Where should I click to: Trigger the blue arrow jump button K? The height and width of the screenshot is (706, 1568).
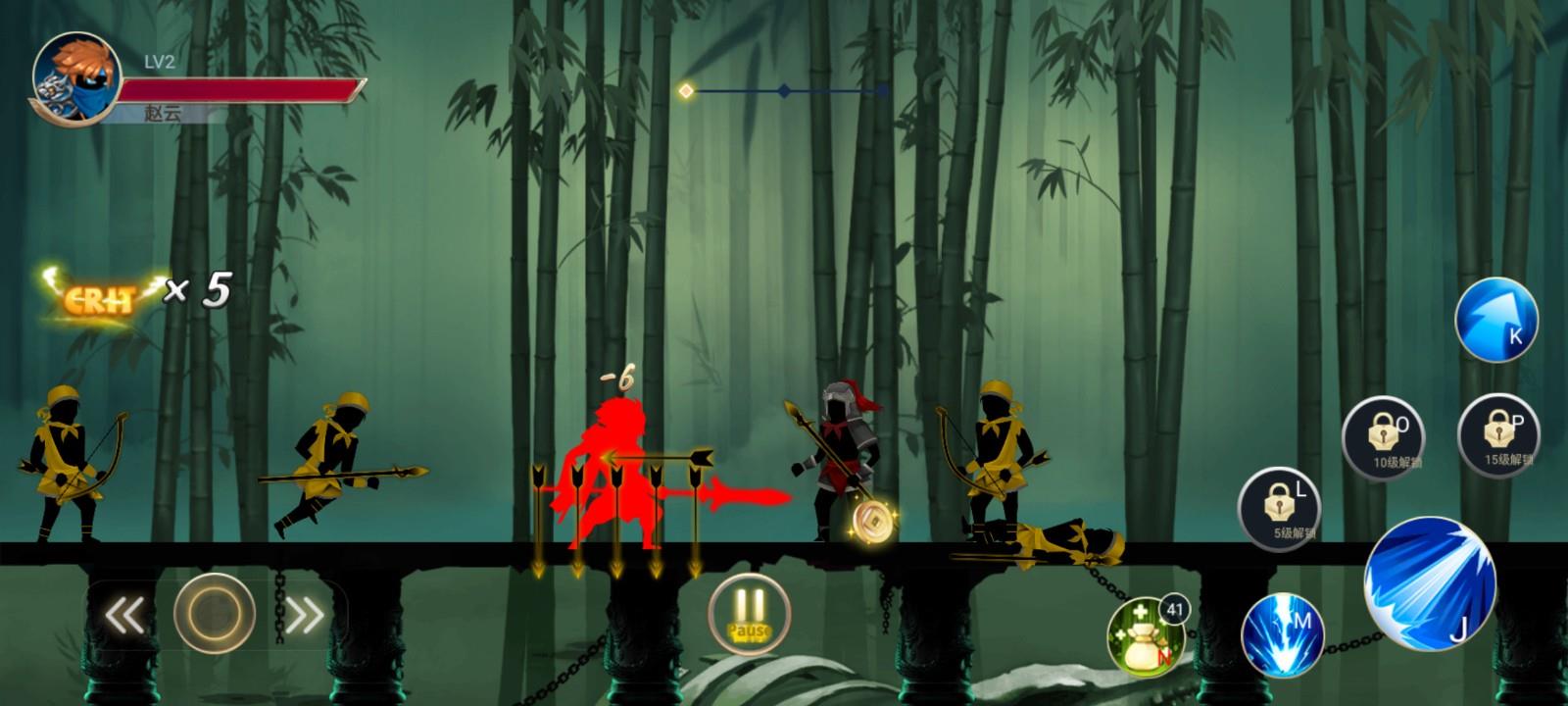coord(1496,321)
